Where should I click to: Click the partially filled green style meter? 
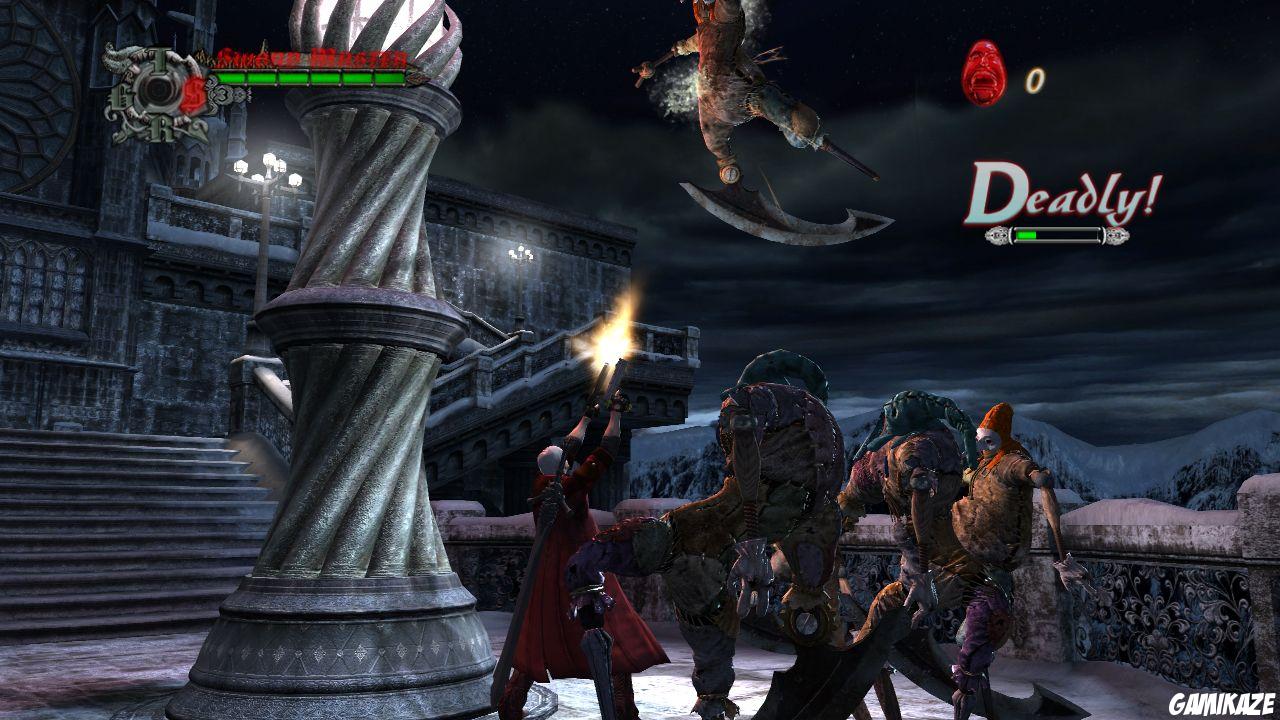tap(1027, 233)
